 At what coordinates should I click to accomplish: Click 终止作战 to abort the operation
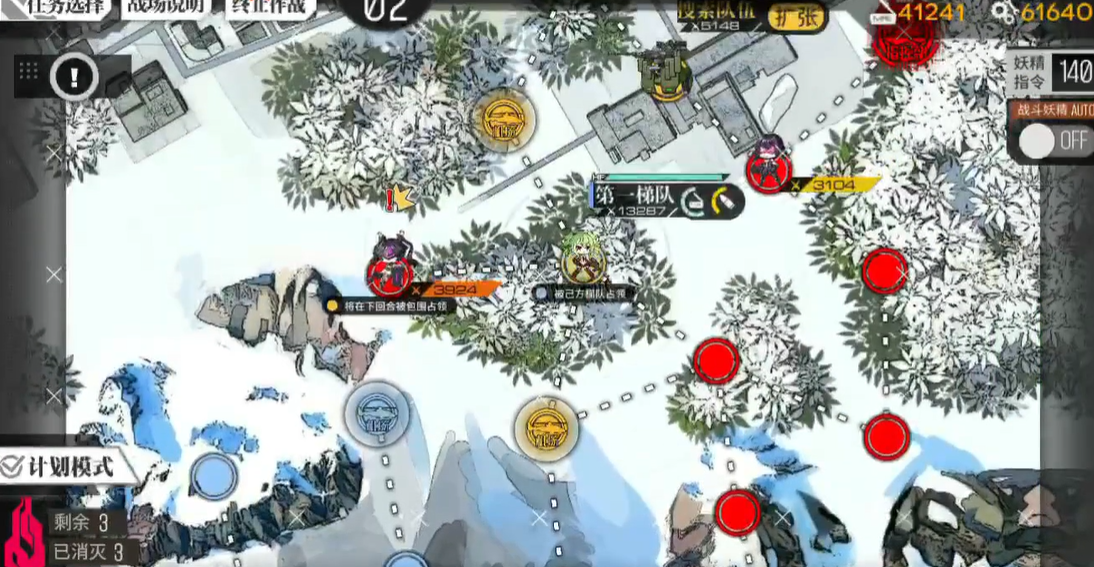tap(270, 7)
